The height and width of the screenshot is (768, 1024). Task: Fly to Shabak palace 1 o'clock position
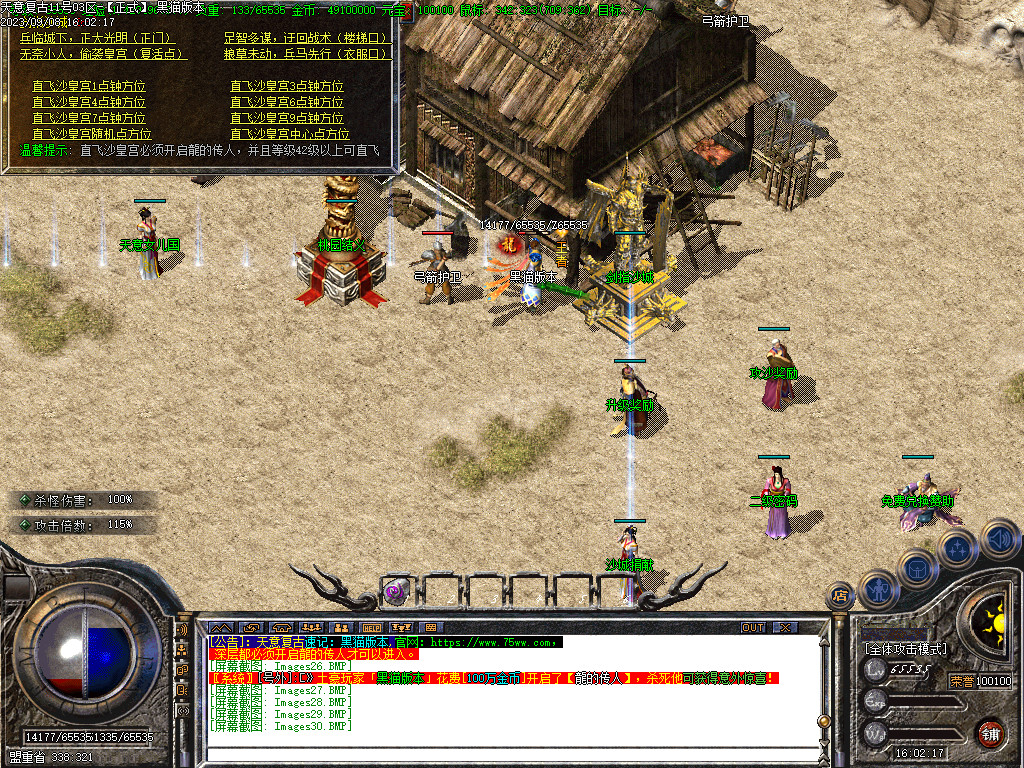(89, 86)
